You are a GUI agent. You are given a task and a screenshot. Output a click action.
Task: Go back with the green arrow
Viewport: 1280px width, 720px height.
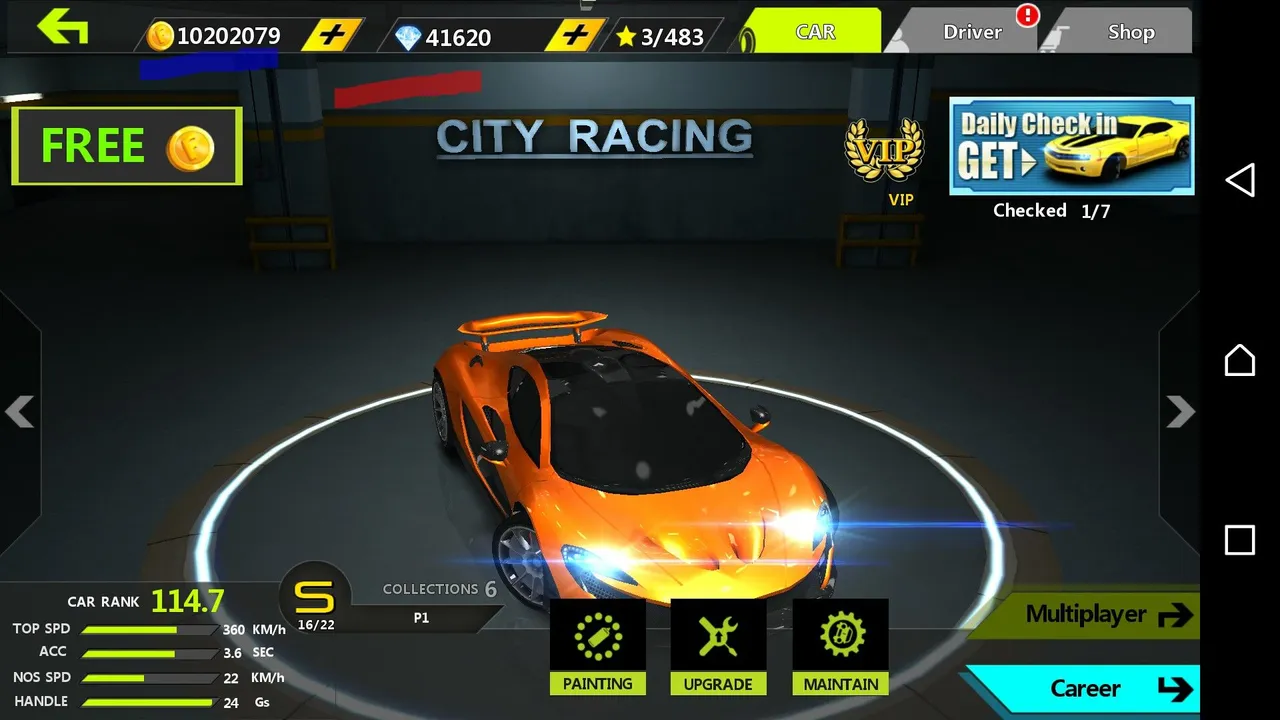click(63, 27)
